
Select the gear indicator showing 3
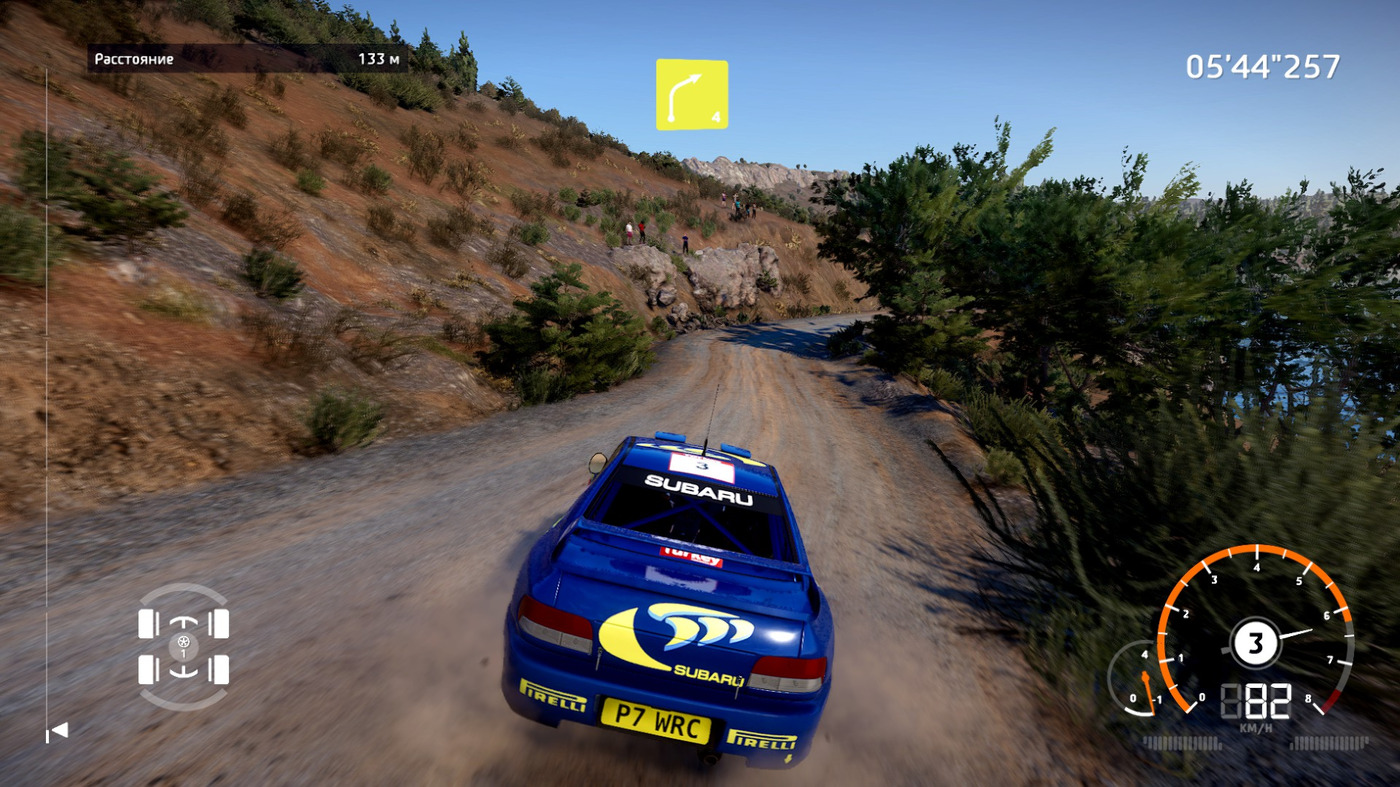(x=1256, y=641)
